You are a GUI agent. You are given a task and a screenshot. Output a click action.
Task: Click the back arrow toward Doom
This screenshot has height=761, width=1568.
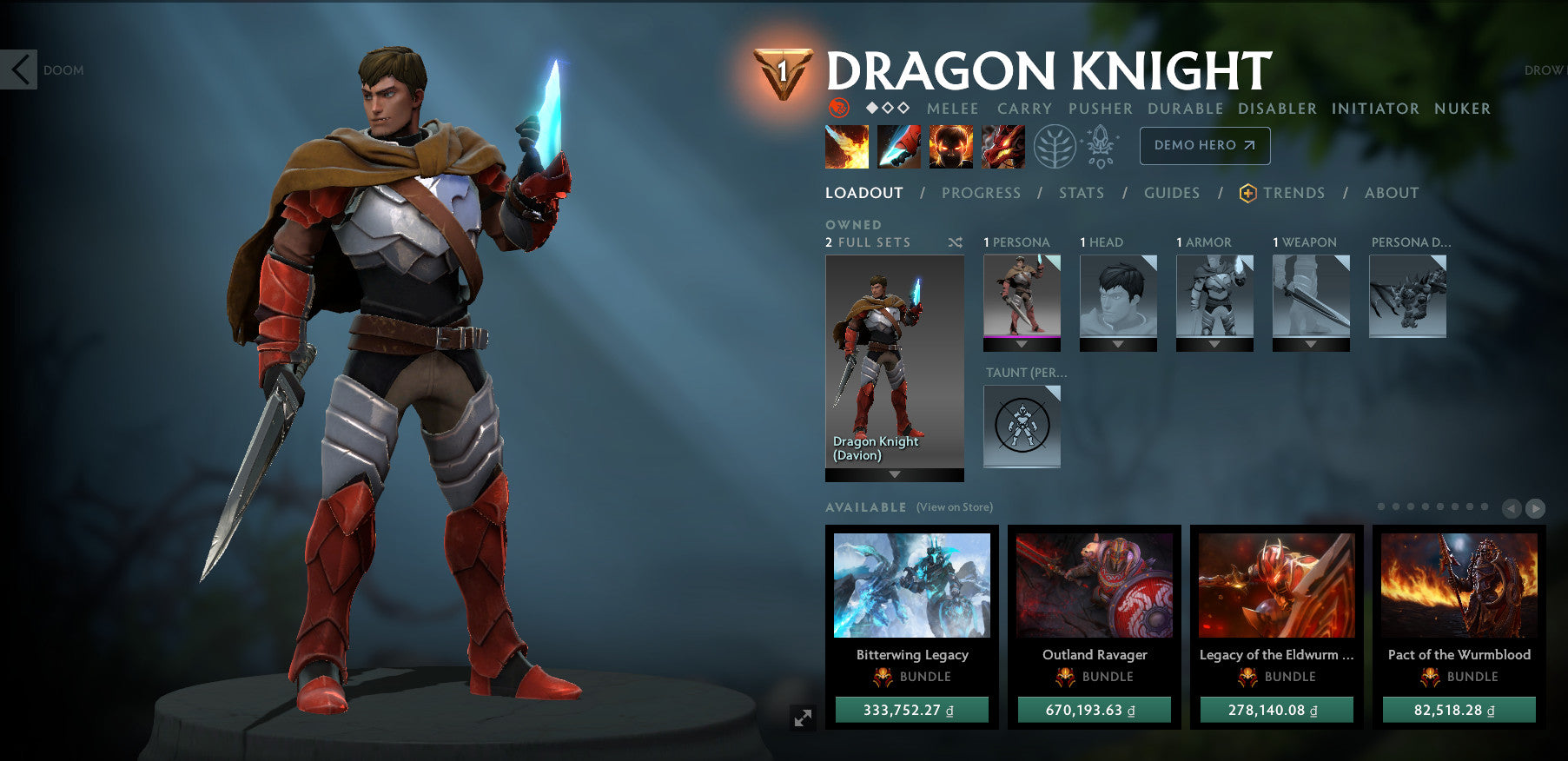[19, 69]
